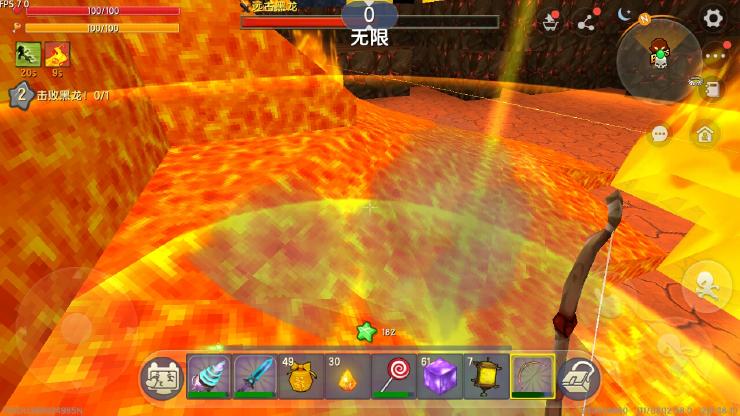The height and width of the screenshot is (416, 740).
Task: Tap the home button
Action: pyautogui.click(x=705, y=134)
